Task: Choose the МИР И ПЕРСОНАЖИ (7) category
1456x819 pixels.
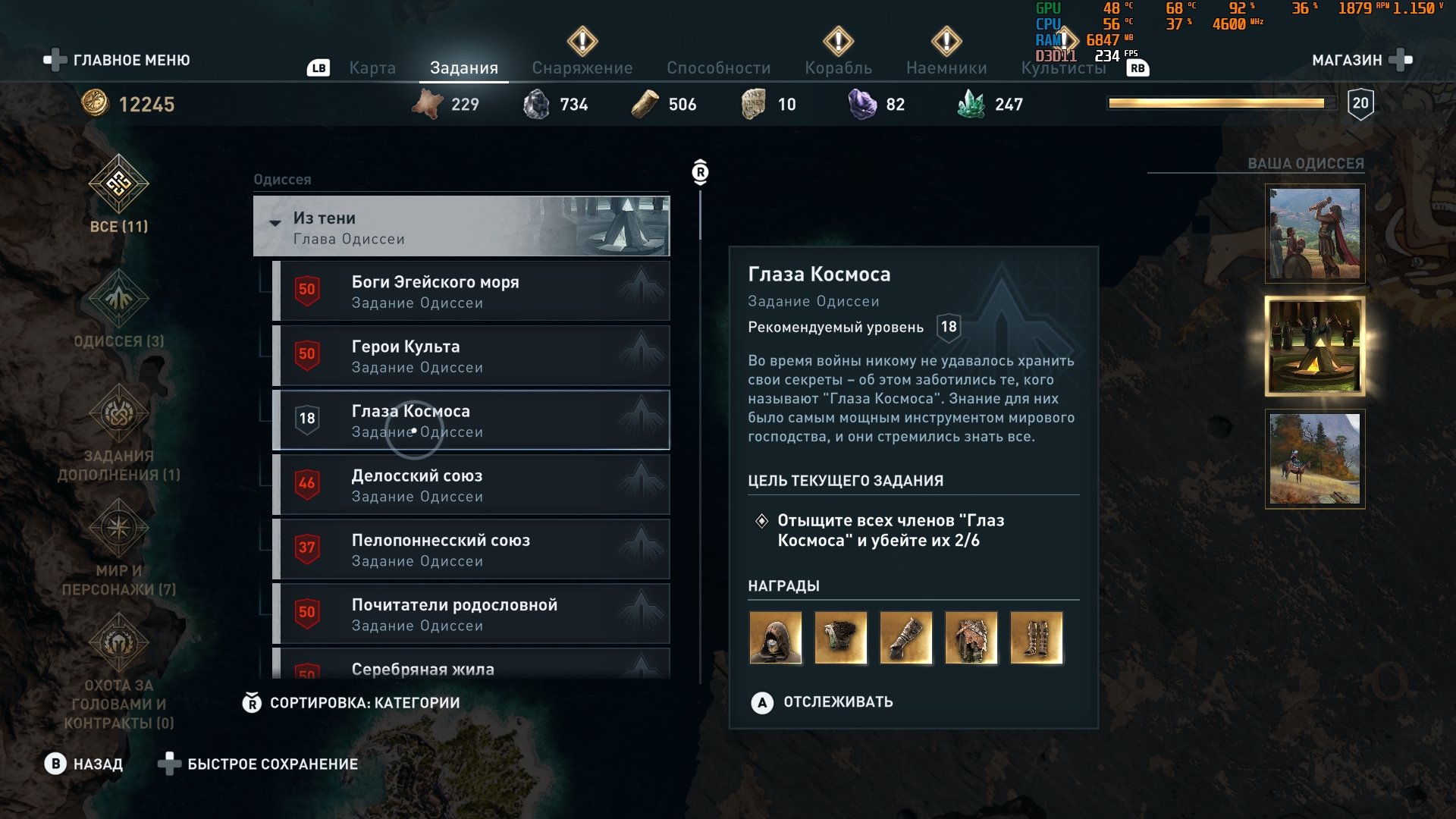Action: pos(119,548)
